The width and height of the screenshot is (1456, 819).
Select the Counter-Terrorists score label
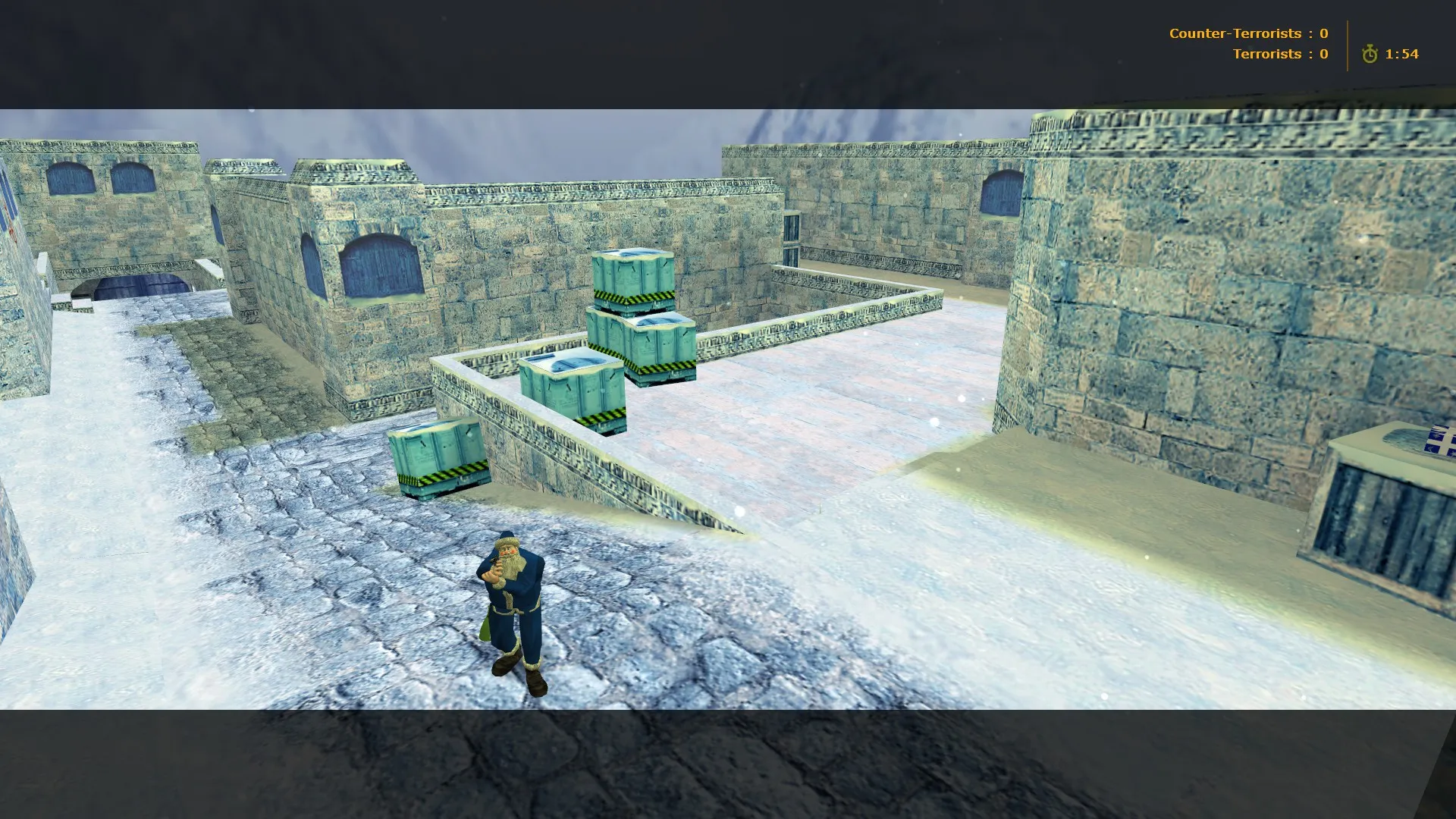click(1236, 33)
